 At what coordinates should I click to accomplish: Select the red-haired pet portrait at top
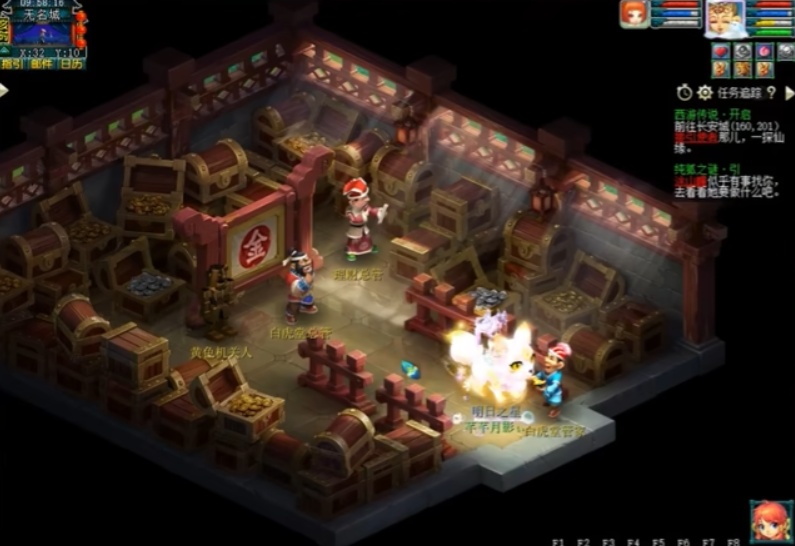coord(634,14)
